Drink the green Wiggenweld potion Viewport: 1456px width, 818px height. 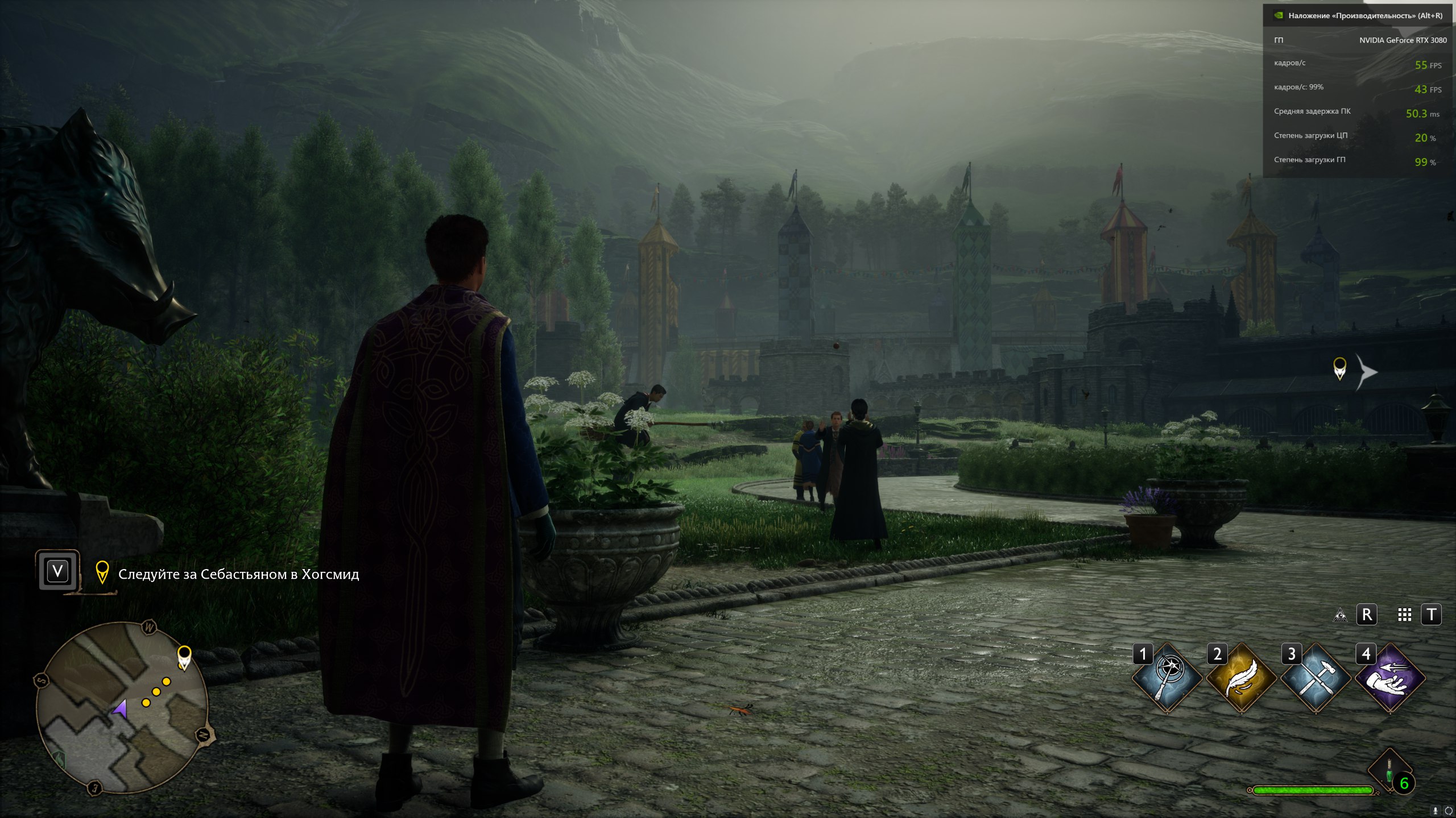point(1389,772)
